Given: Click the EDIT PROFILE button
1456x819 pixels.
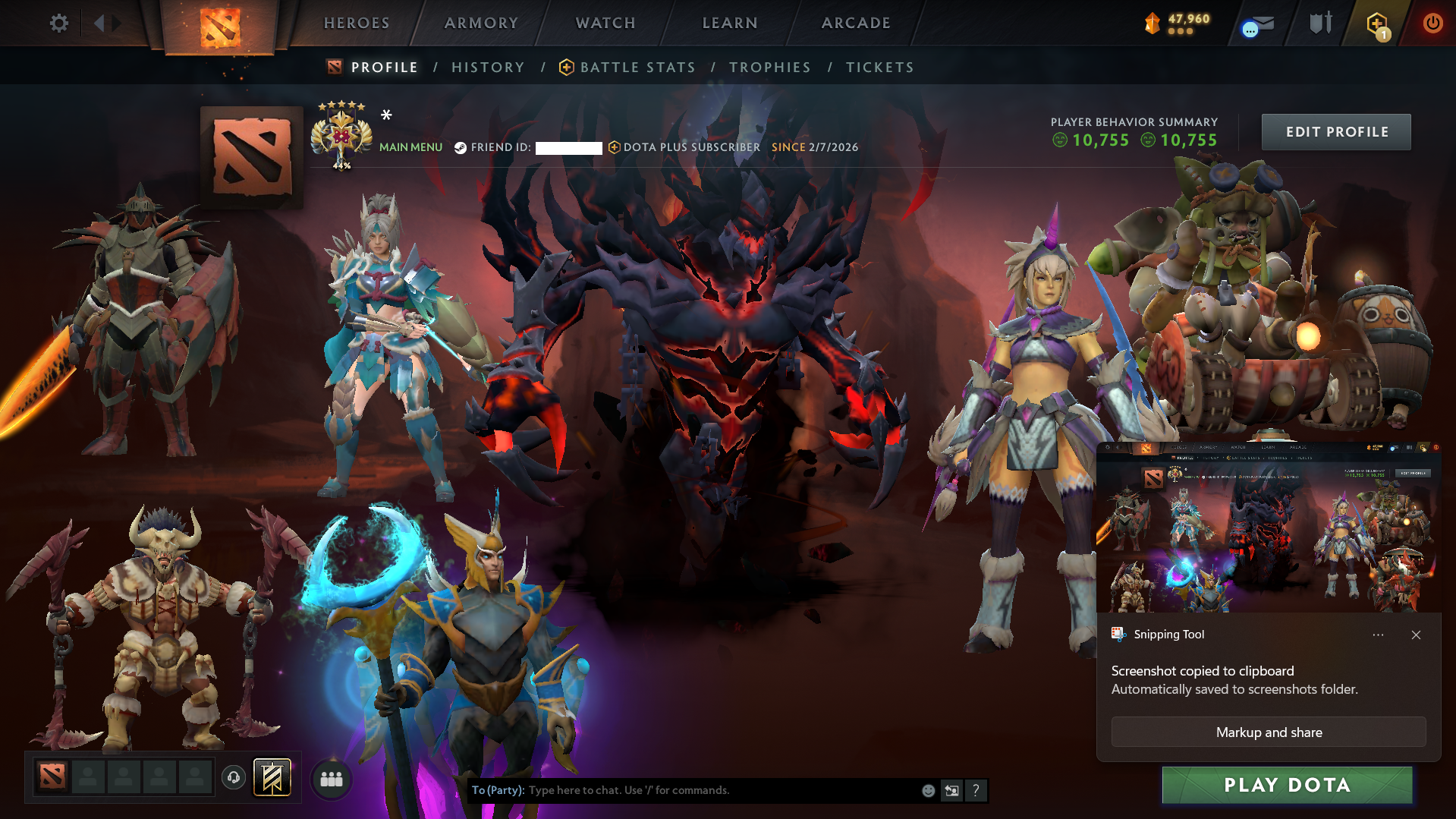Looking at the screenshot, I should pyautogui.click(x=1335, y=131).
